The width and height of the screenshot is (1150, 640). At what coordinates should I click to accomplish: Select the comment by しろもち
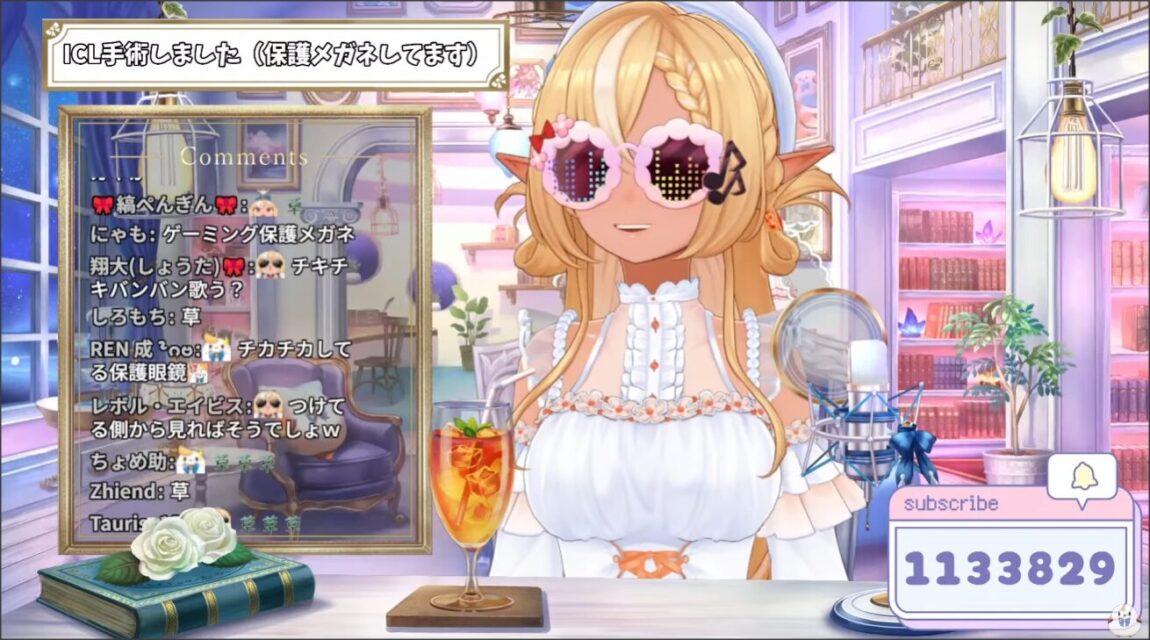tap(146, 317)
